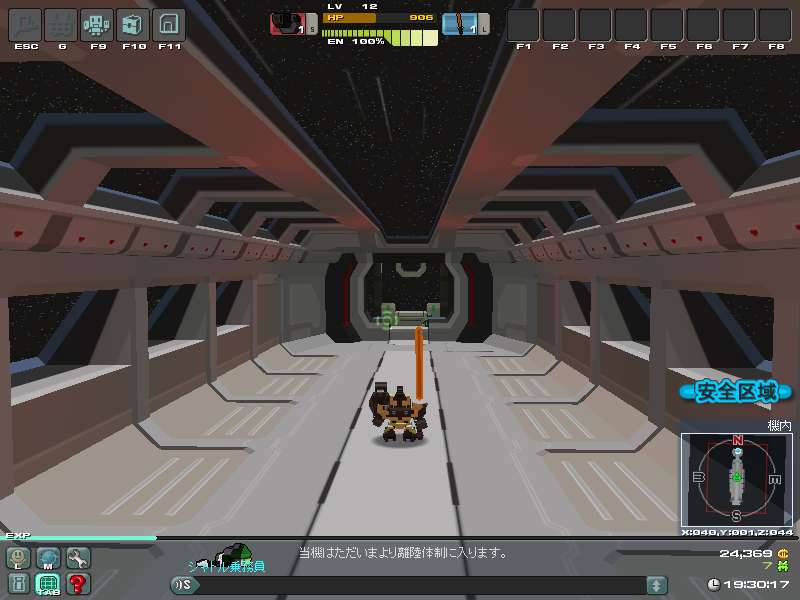Open the smiley face L menu

[19, 558]
